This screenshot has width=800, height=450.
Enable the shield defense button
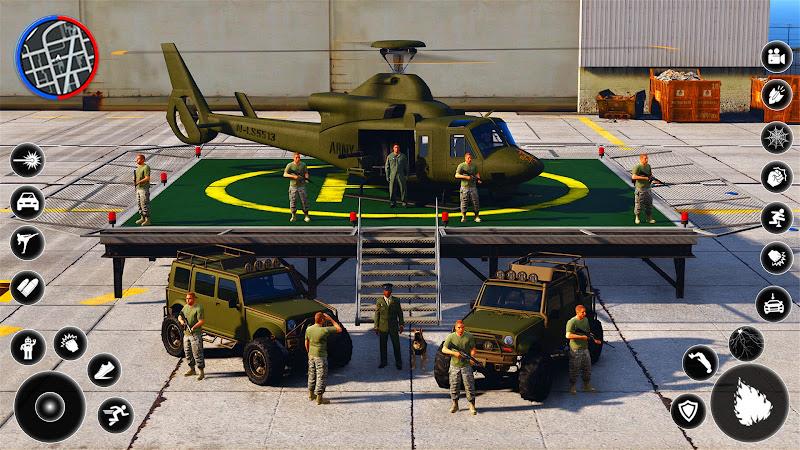[687, 410]
